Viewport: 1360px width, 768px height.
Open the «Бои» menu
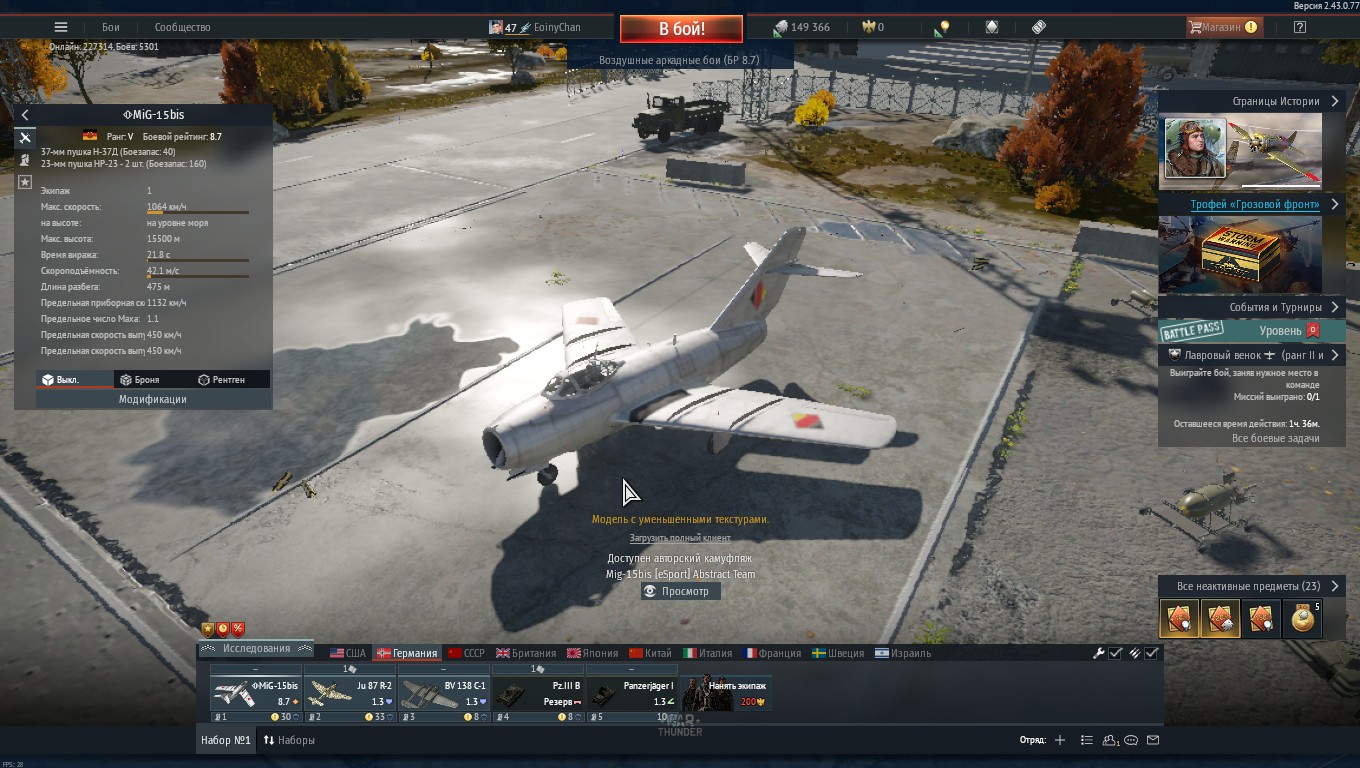tap(110, 28)
